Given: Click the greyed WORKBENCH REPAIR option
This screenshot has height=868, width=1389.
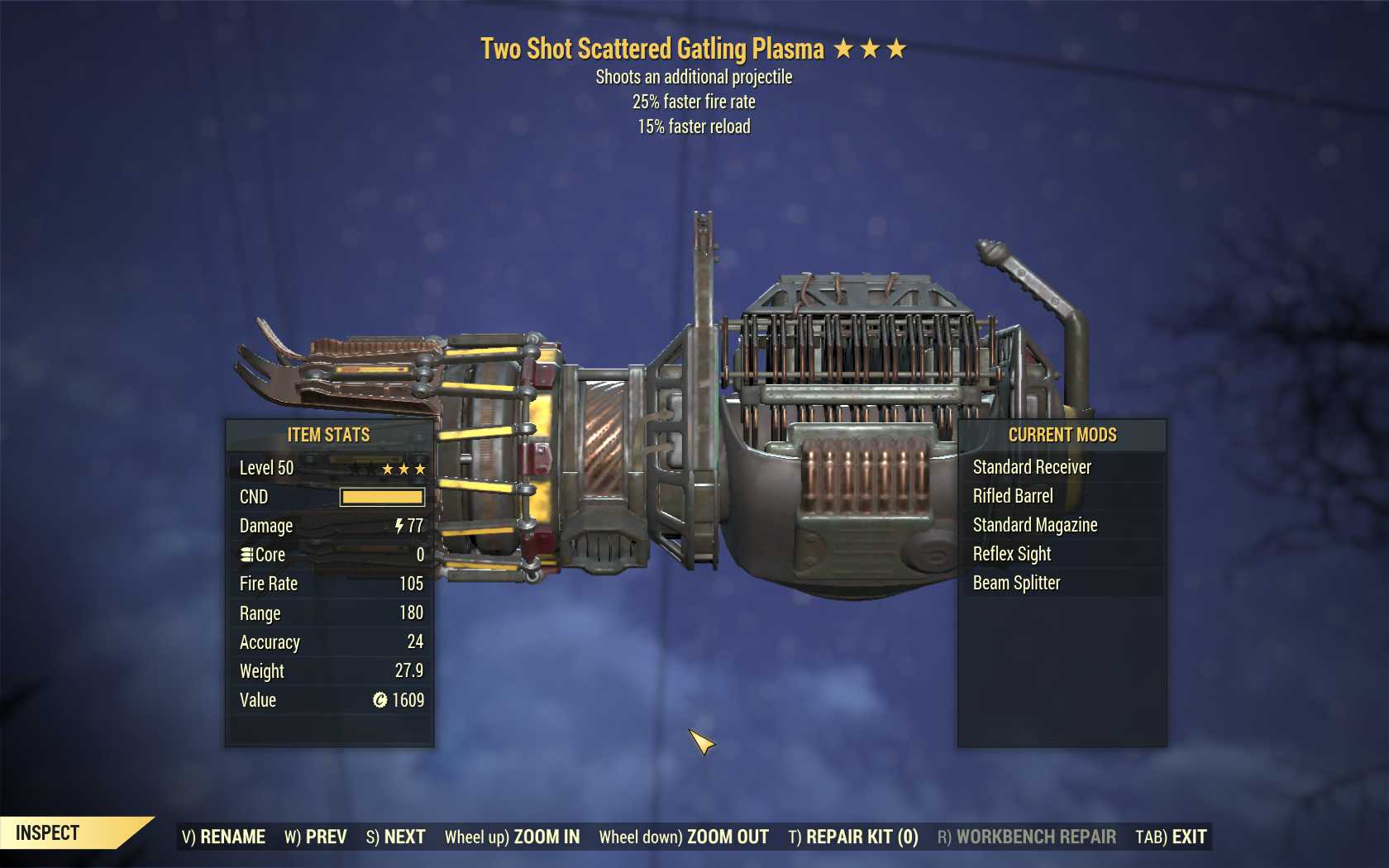Looking at the screenshot, I should [x=1026, y=837].
